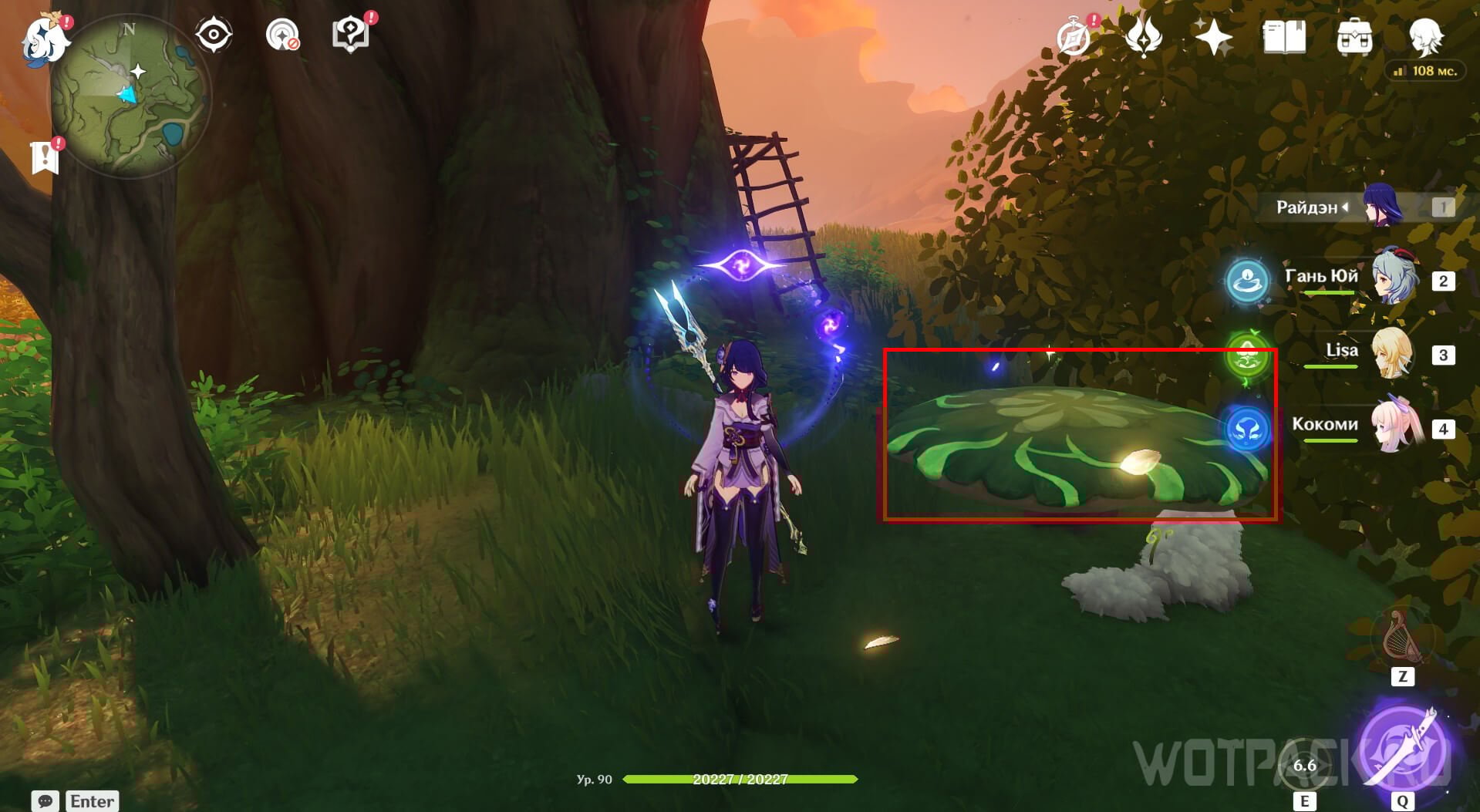Open the battle pass winged icon
Screen dimensions: 1480x812
pos(1143,36)
